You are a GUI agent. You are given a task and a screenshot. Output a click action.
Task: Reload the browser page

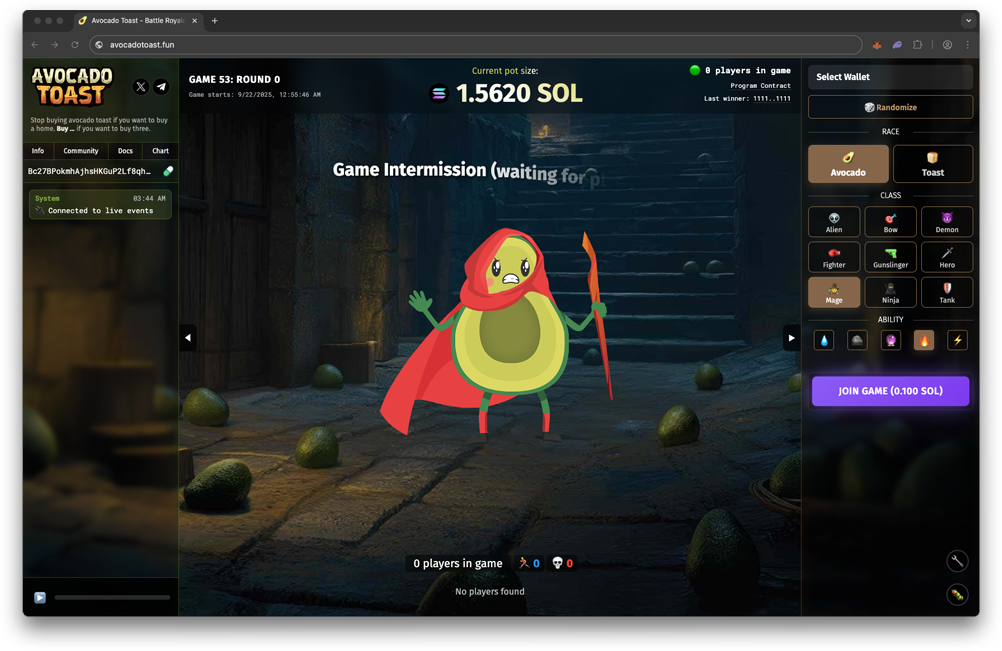tap(75, 45)
